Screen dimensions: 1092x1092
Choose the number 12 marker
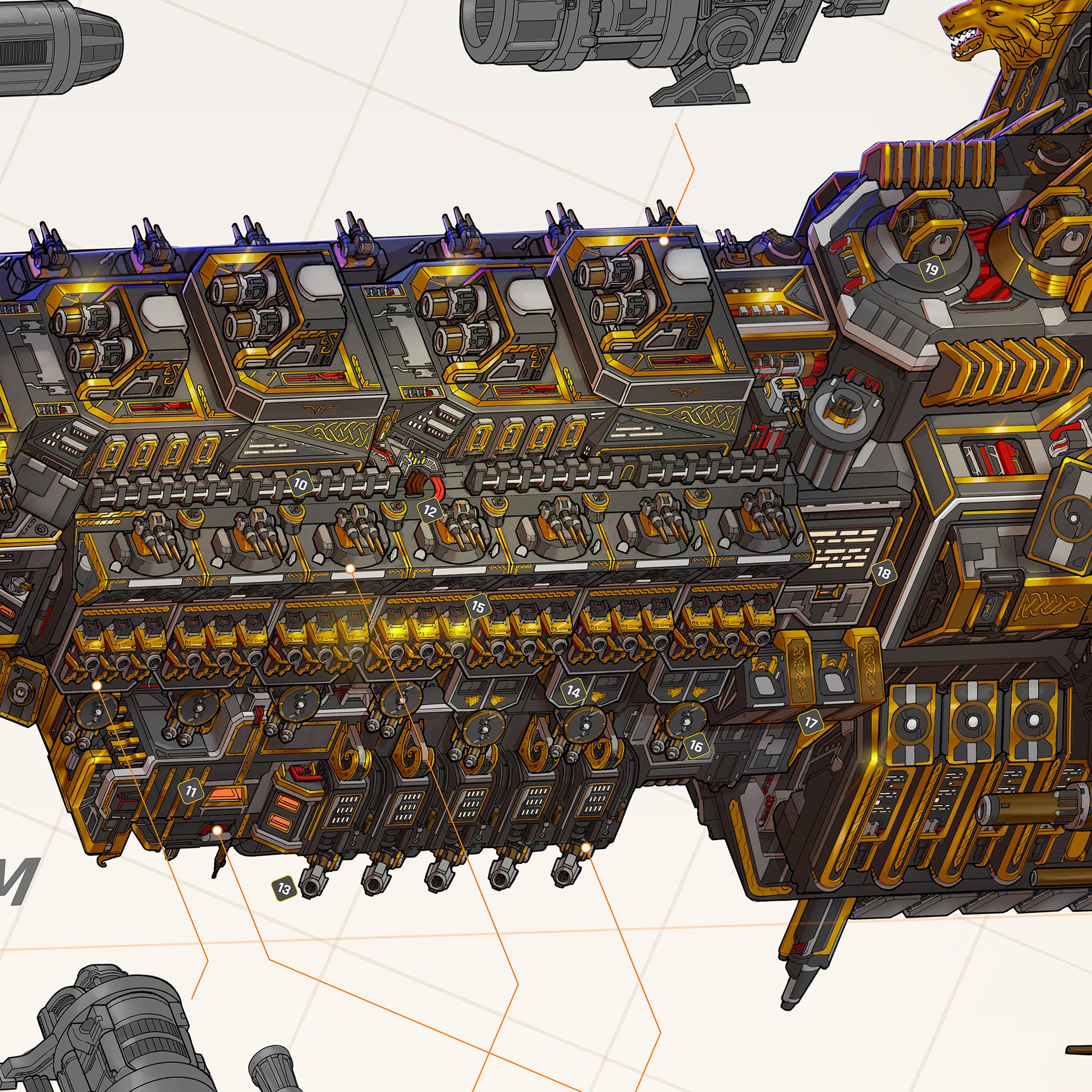430,511
